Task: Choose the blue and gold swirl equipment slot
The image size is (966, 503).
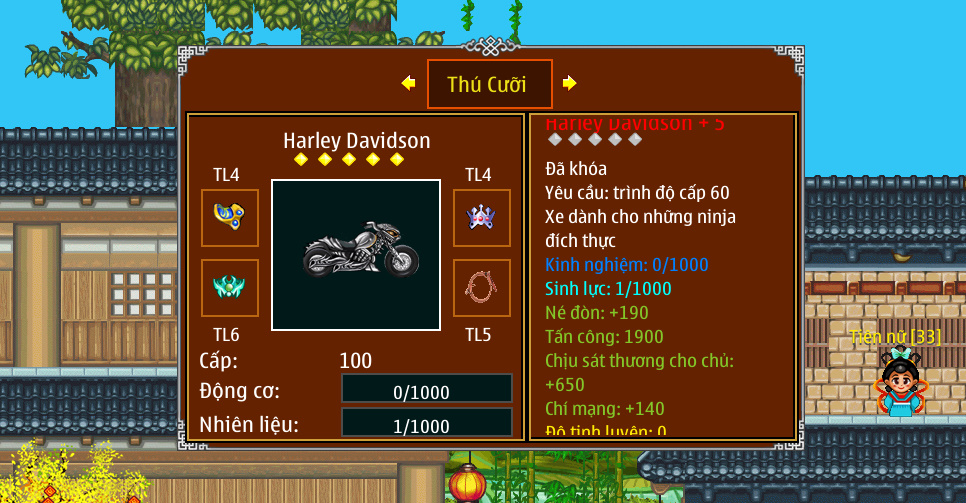Action: (x=230, y=218)
